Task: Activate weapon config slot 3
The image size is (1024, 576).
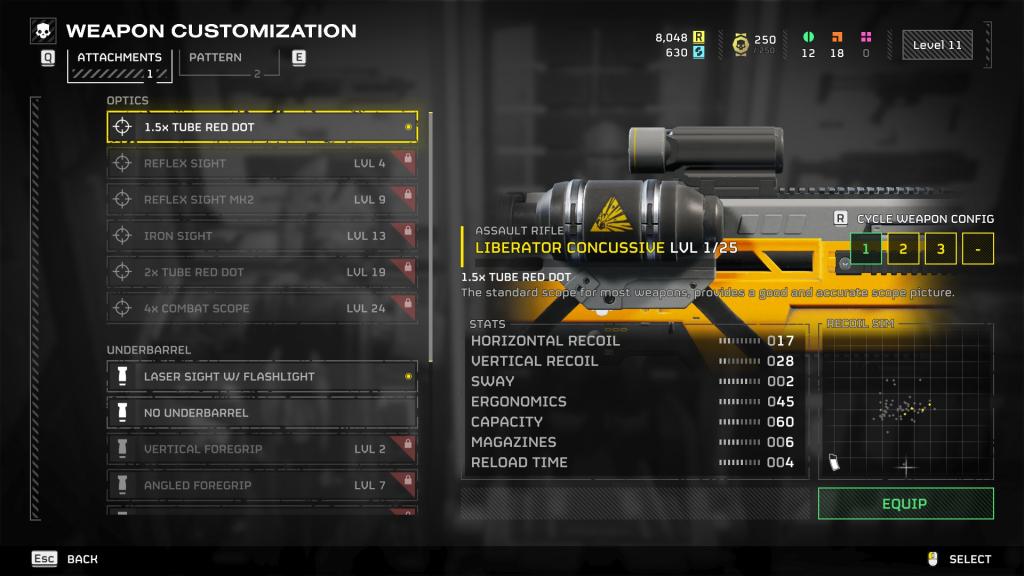Action: (x=940, y=248)
